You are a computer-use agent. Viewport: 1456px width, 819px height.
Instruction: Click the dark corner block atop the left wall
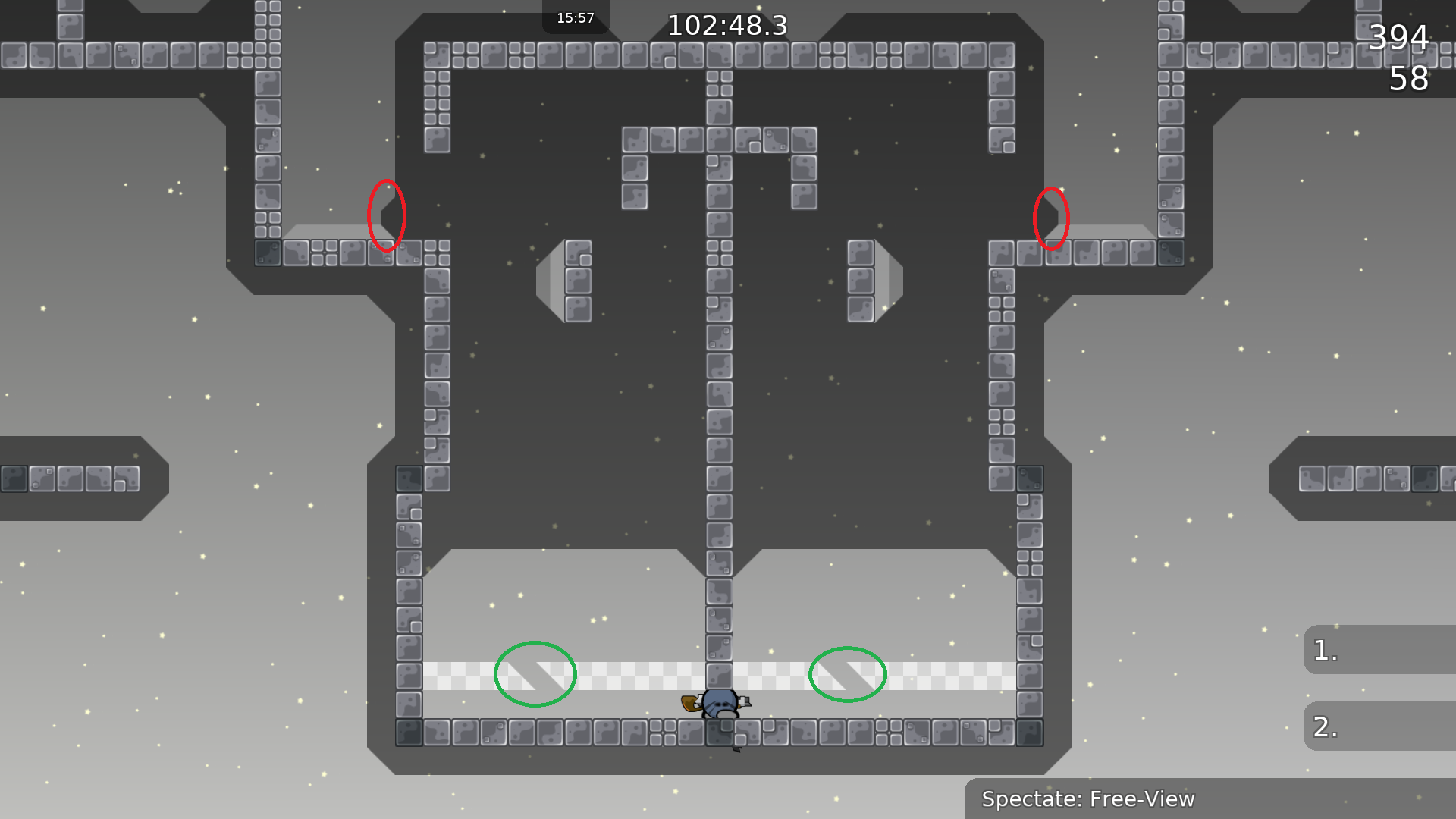coord(407,478)
